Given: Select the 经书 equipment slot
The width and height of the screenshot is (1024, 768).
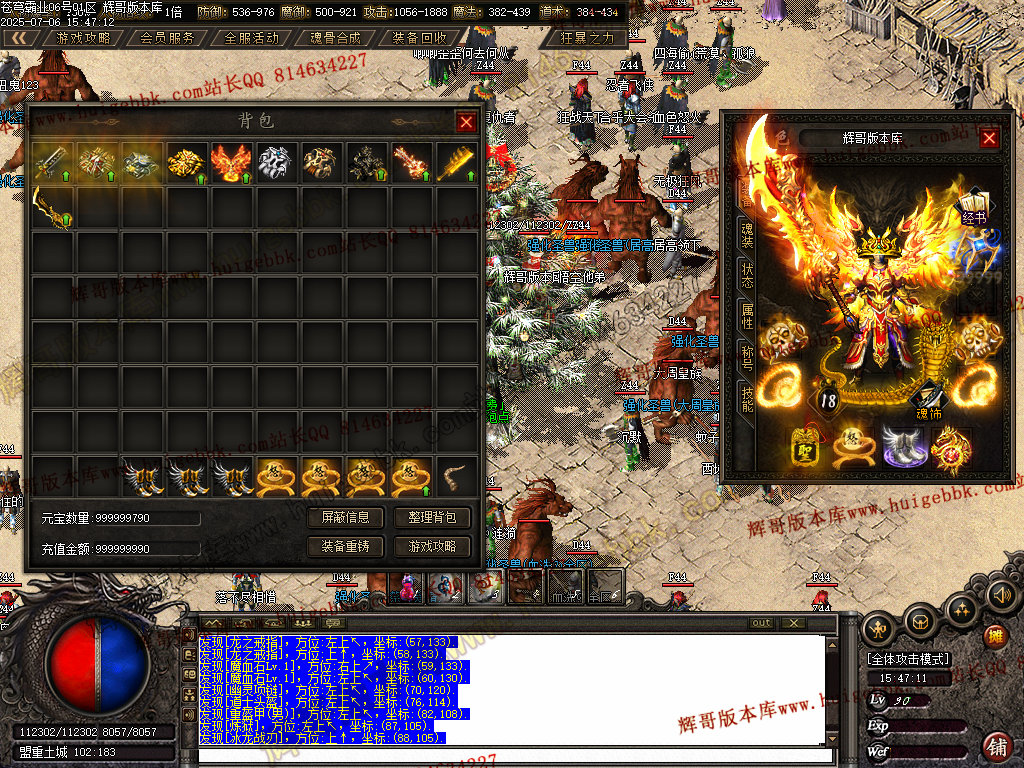Looking at the screenshot, I should (x=973, y=205).
